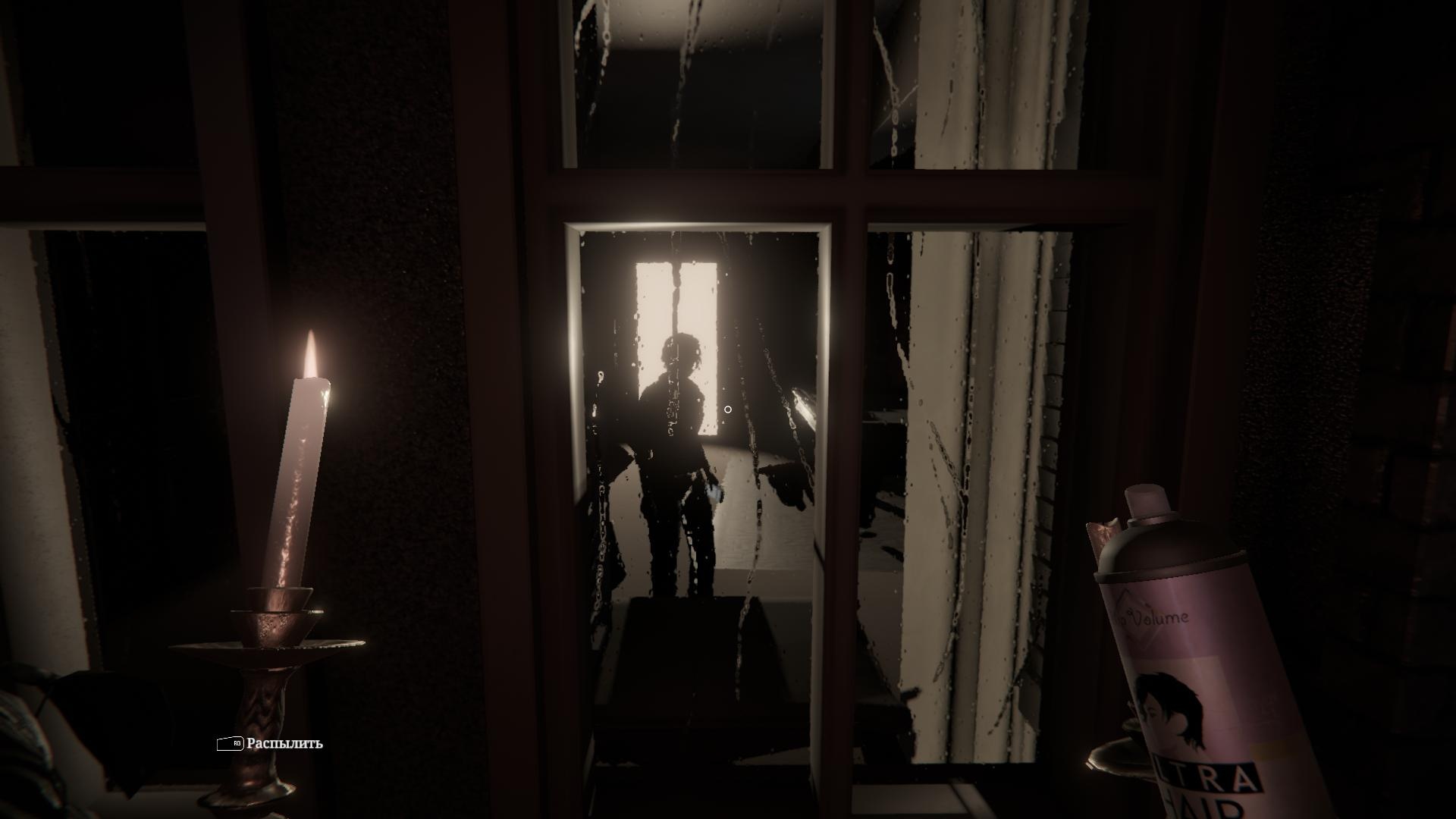Image resolution: width=1456 pixels, height=819 pixels.
Task: Click the crosshair reticle dot in screen center
Action: tap(730, 407)
